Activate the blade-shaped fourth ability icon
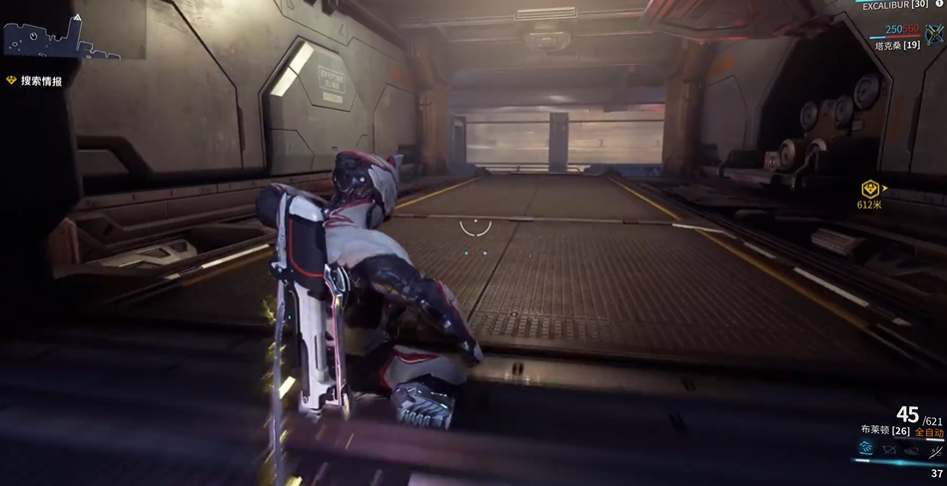 pos(935,451)
